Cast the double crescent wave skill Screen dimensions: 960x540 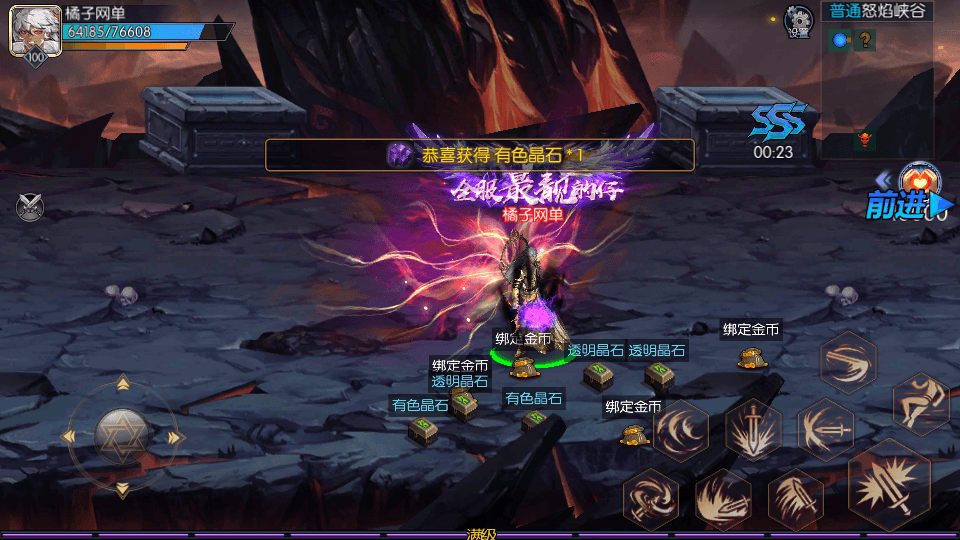pyautogui.click(x=681, y=431)
